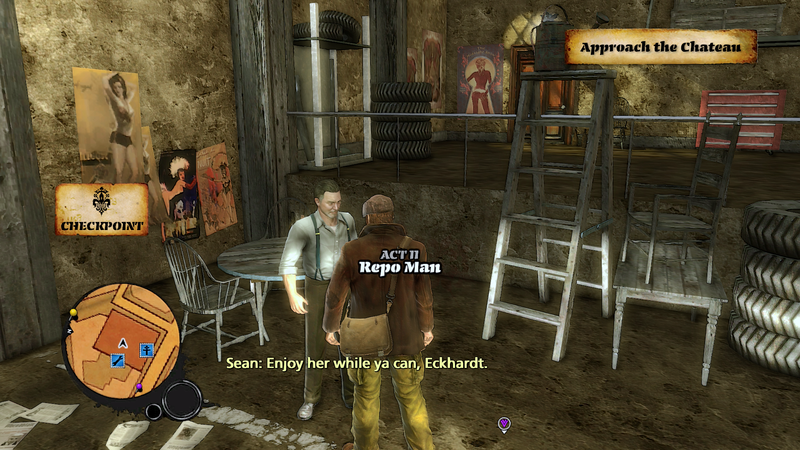This screenshot has height=450, width=800.
Task: Select the wrench garage marker on minimap
Action: (x=116, y=360)
